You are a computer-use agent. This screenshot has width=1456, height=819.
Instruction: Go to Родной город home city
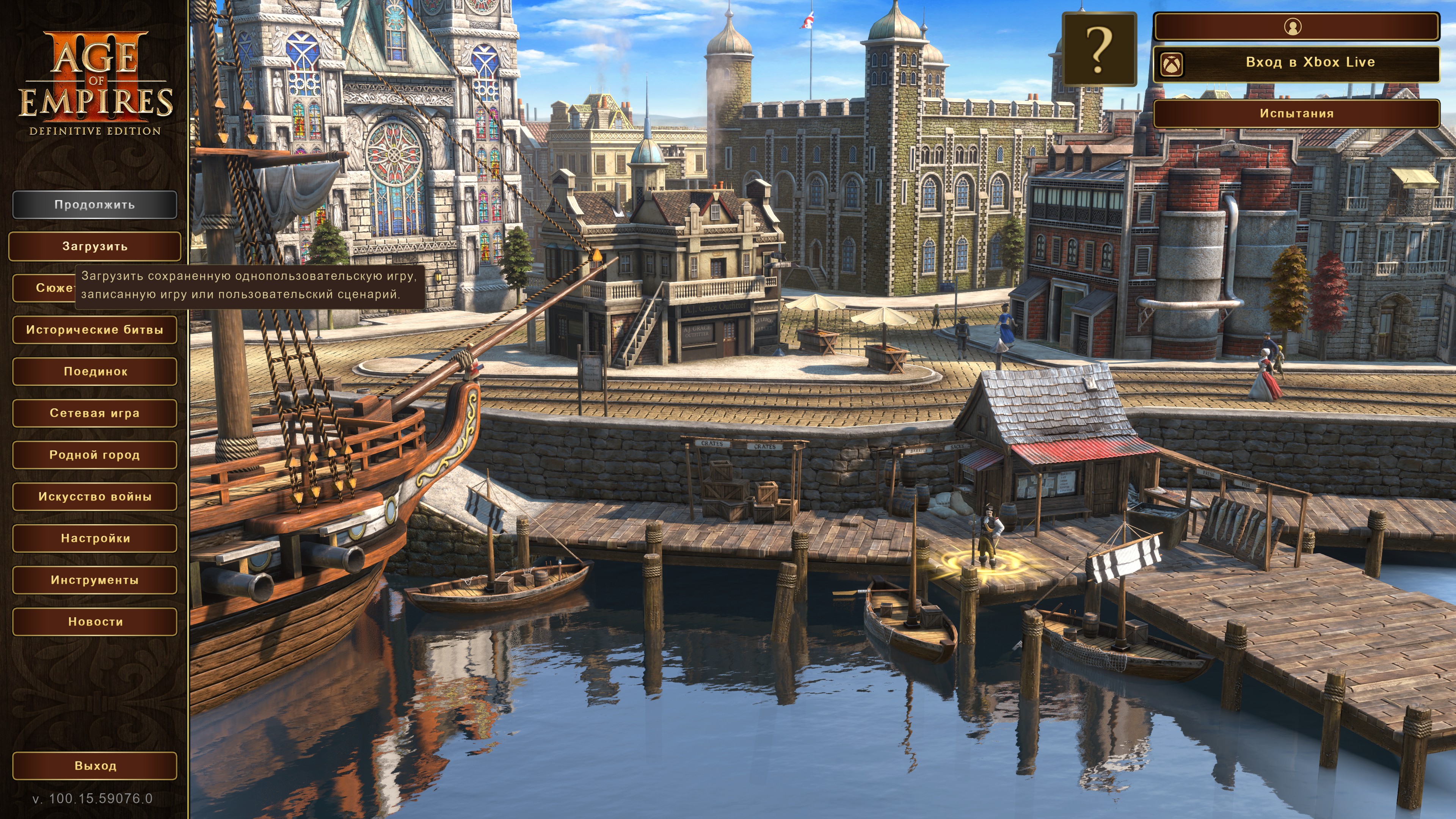pos(94,455)
